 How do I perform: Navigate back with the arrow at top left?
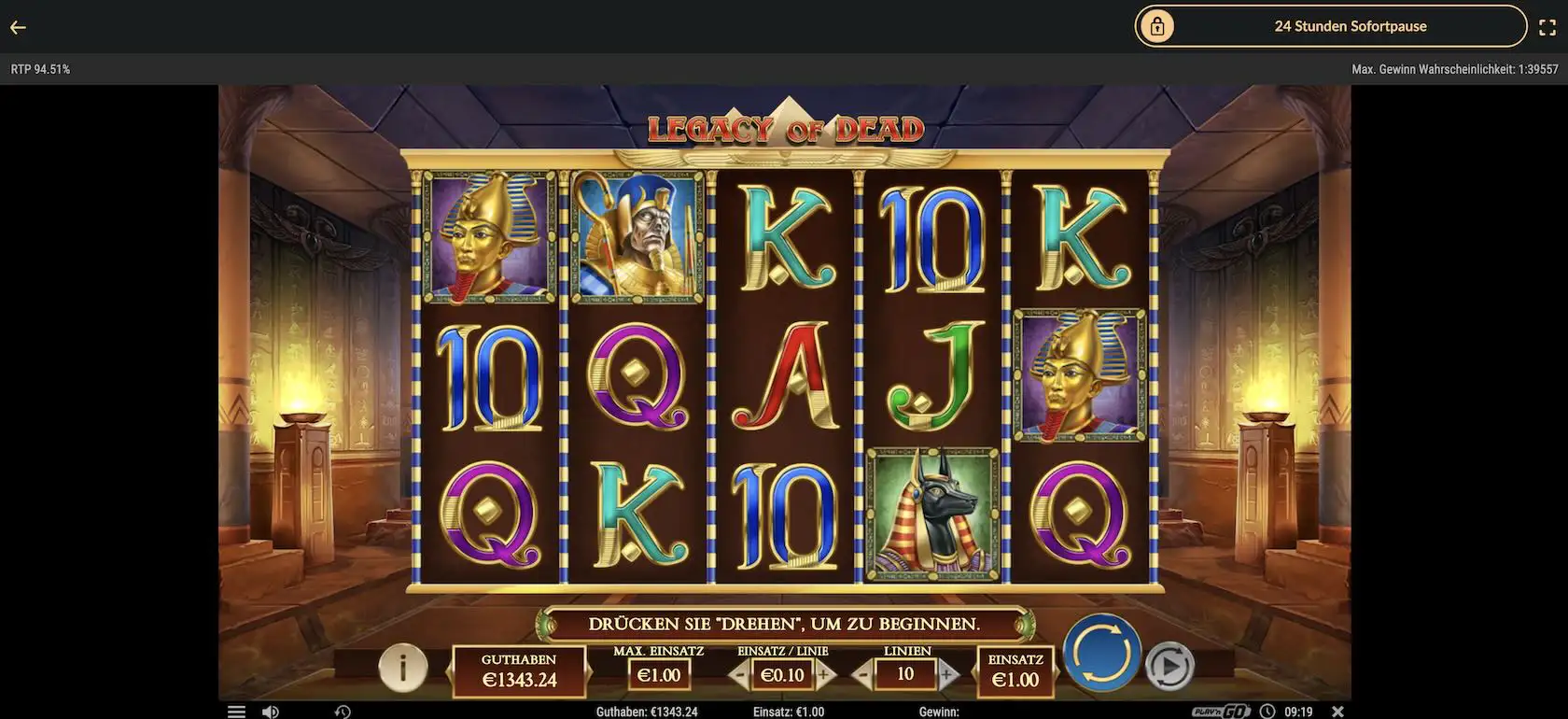coord(17,25)
